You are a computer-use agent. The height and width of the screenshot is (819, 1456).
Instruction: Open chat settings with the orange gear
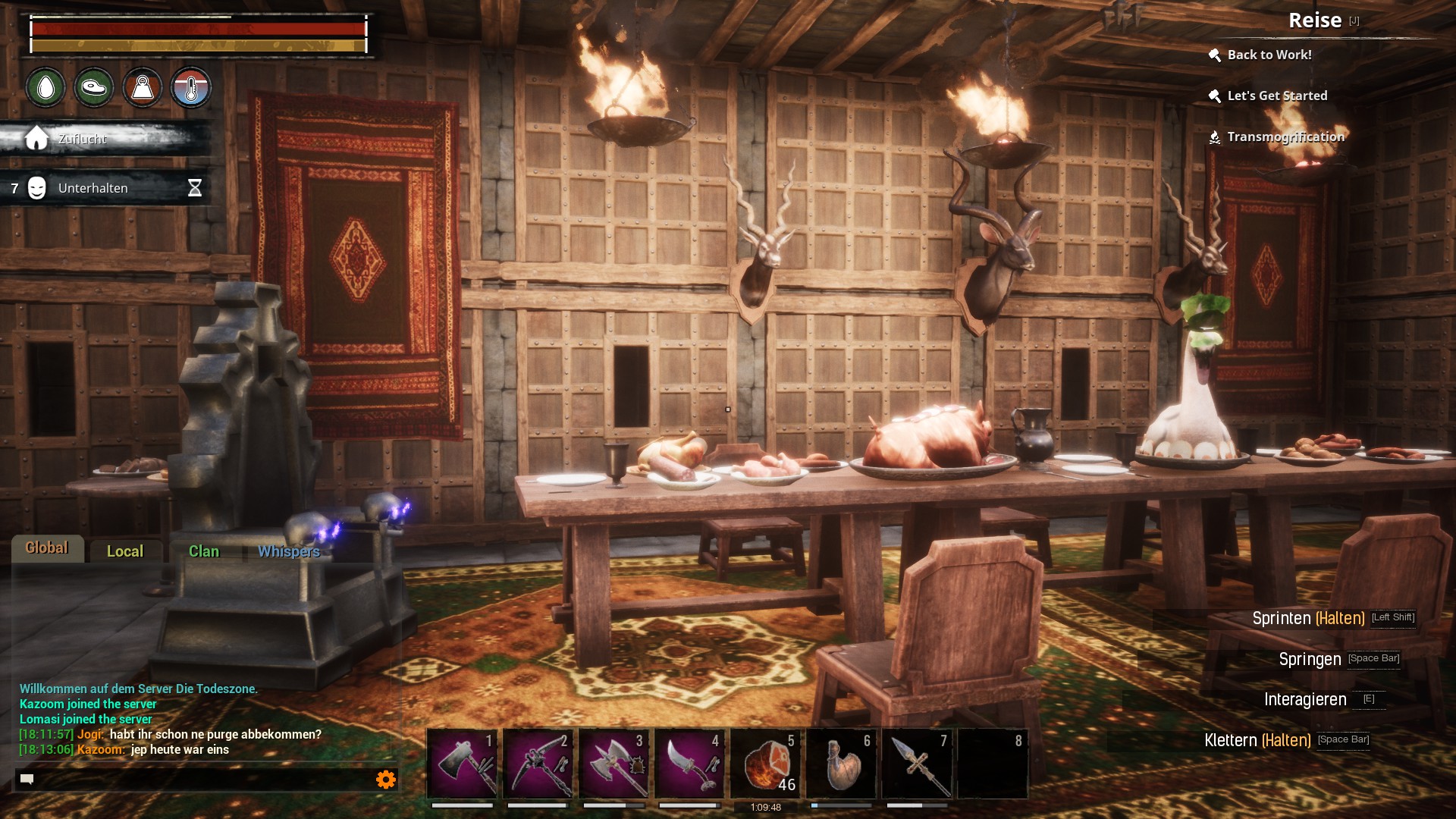(x=386, y=779)
